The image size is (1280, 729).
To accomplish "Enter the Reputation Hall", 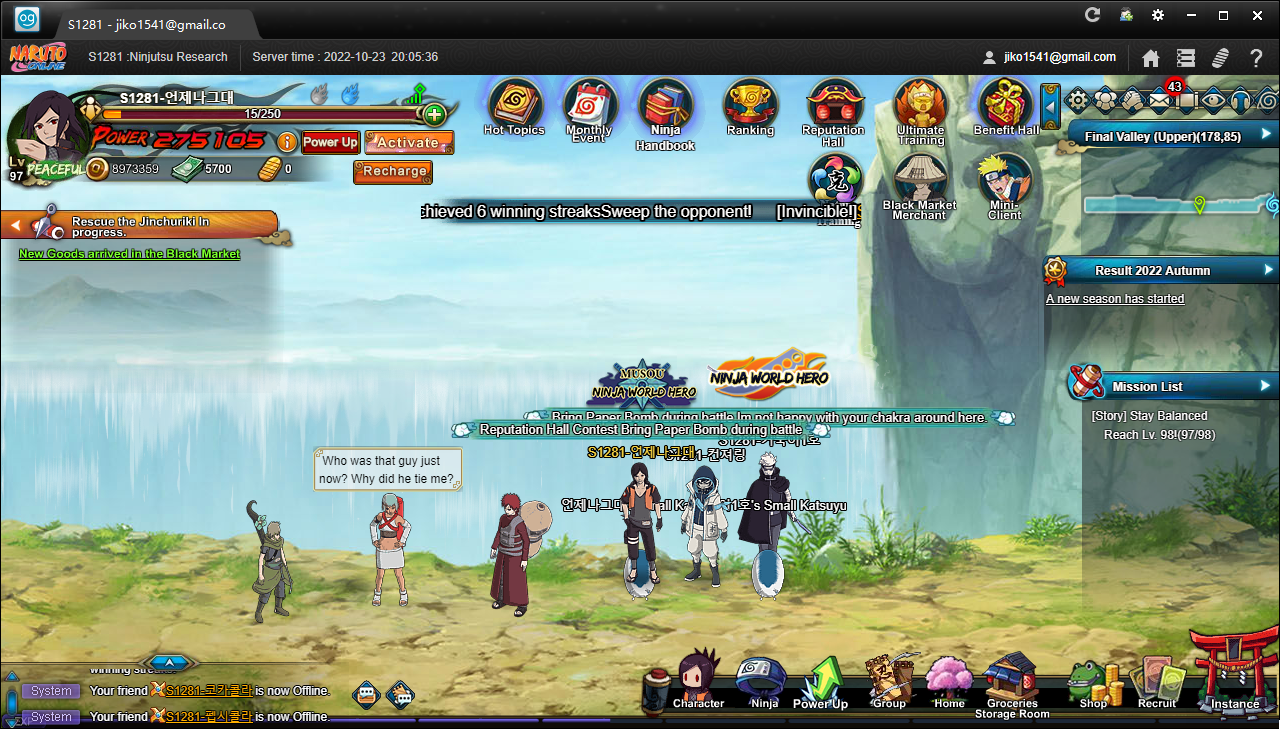I will coord(833,106).
